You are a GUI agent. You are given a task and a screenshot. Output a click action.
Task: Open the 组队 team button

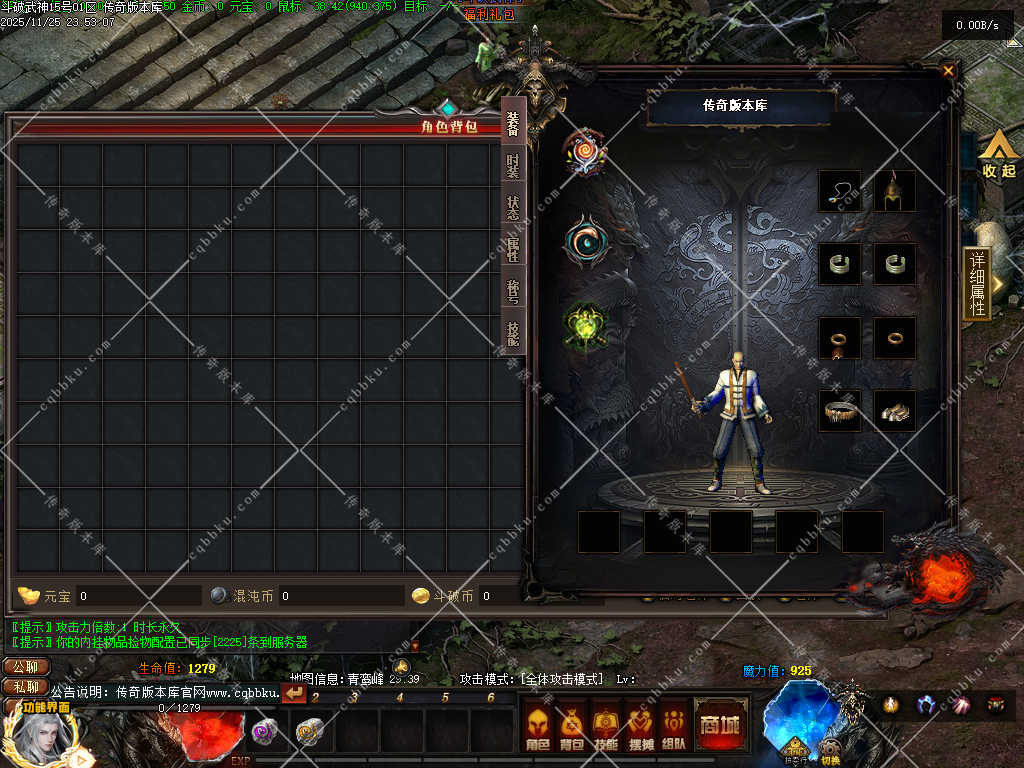(x=674, y=727)
